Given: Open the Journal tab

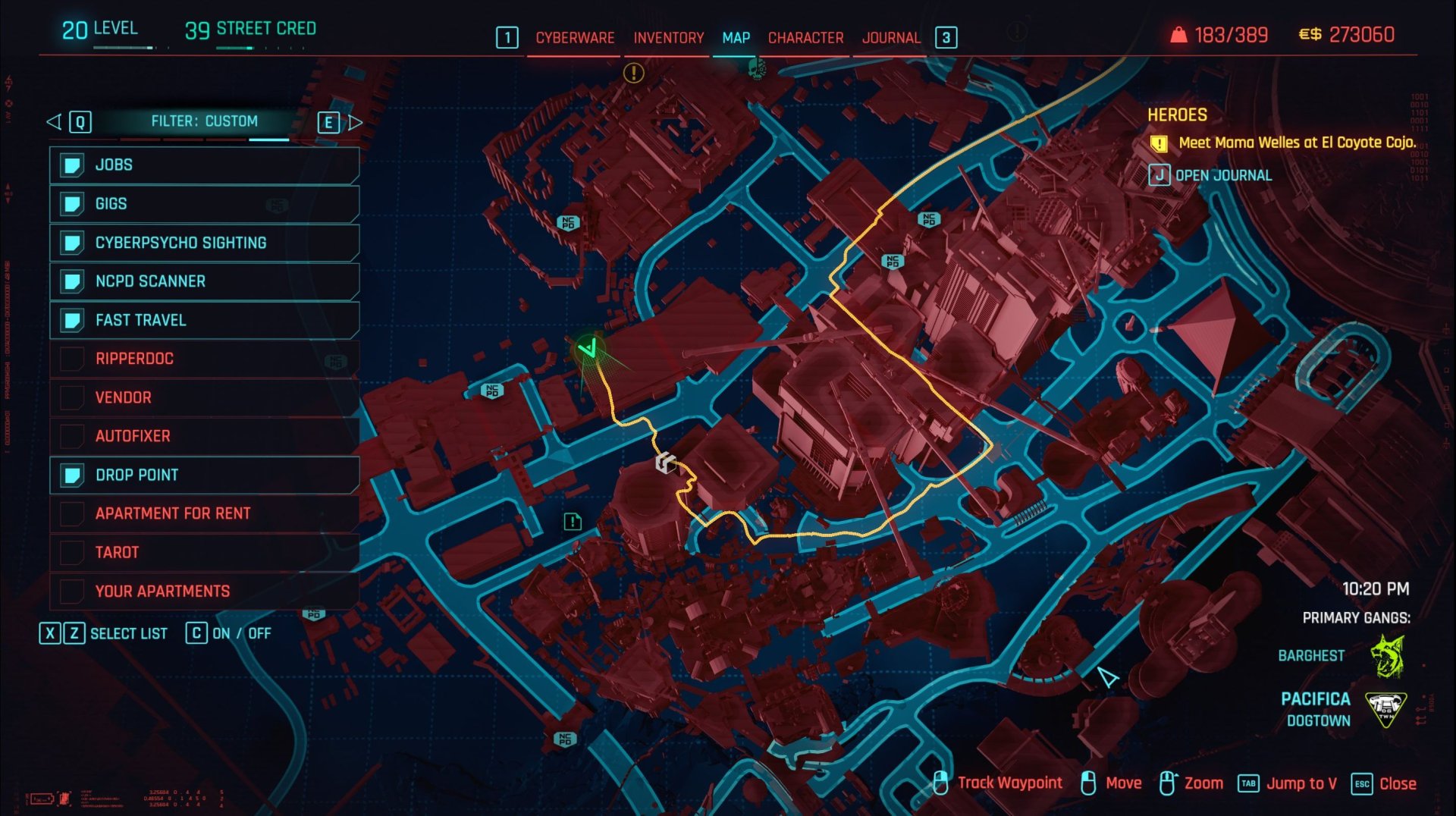Looking at the screenshot, I should point(890,38).
